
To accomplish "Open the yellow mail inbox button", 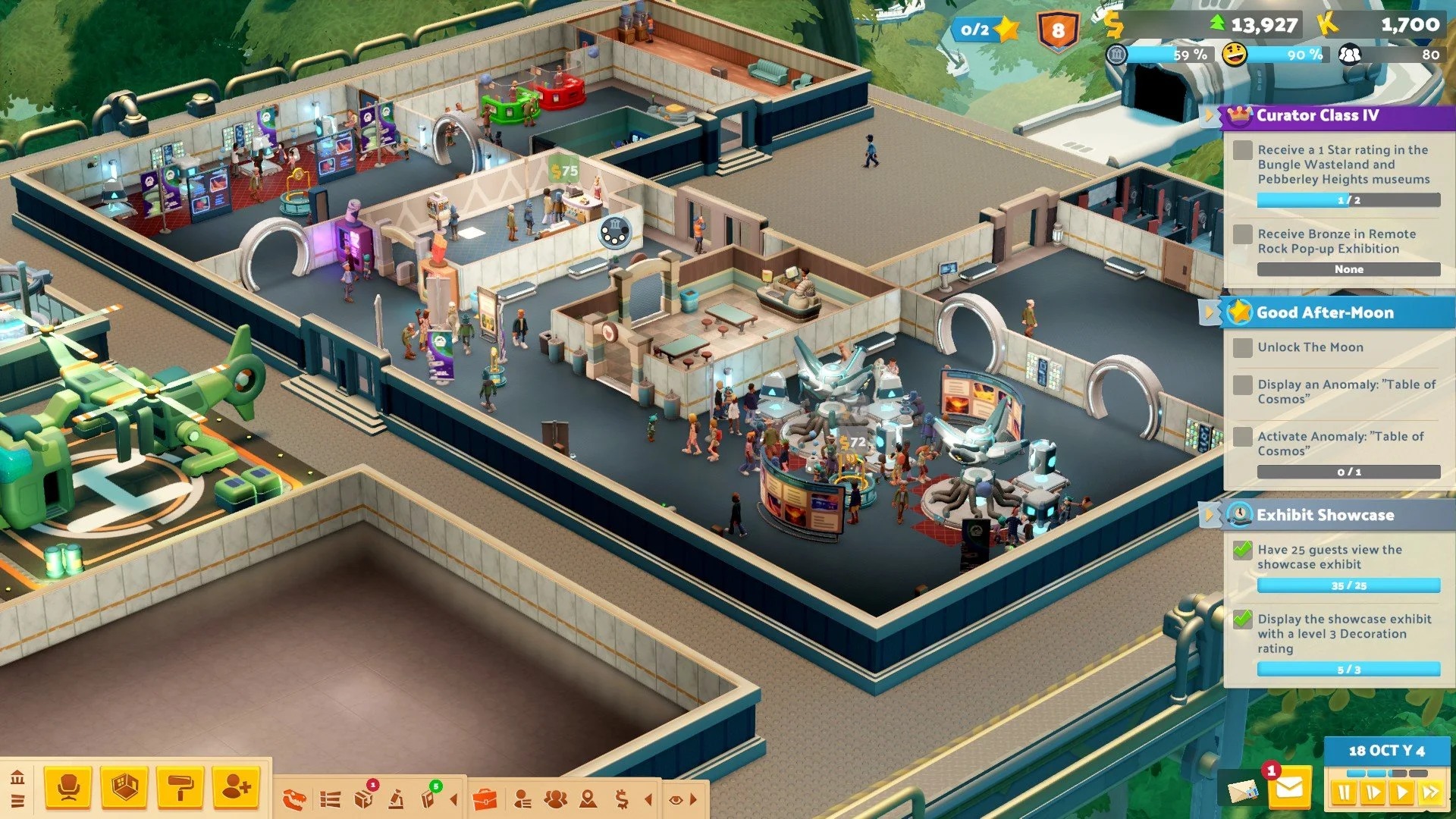I will coord(1288,789).
